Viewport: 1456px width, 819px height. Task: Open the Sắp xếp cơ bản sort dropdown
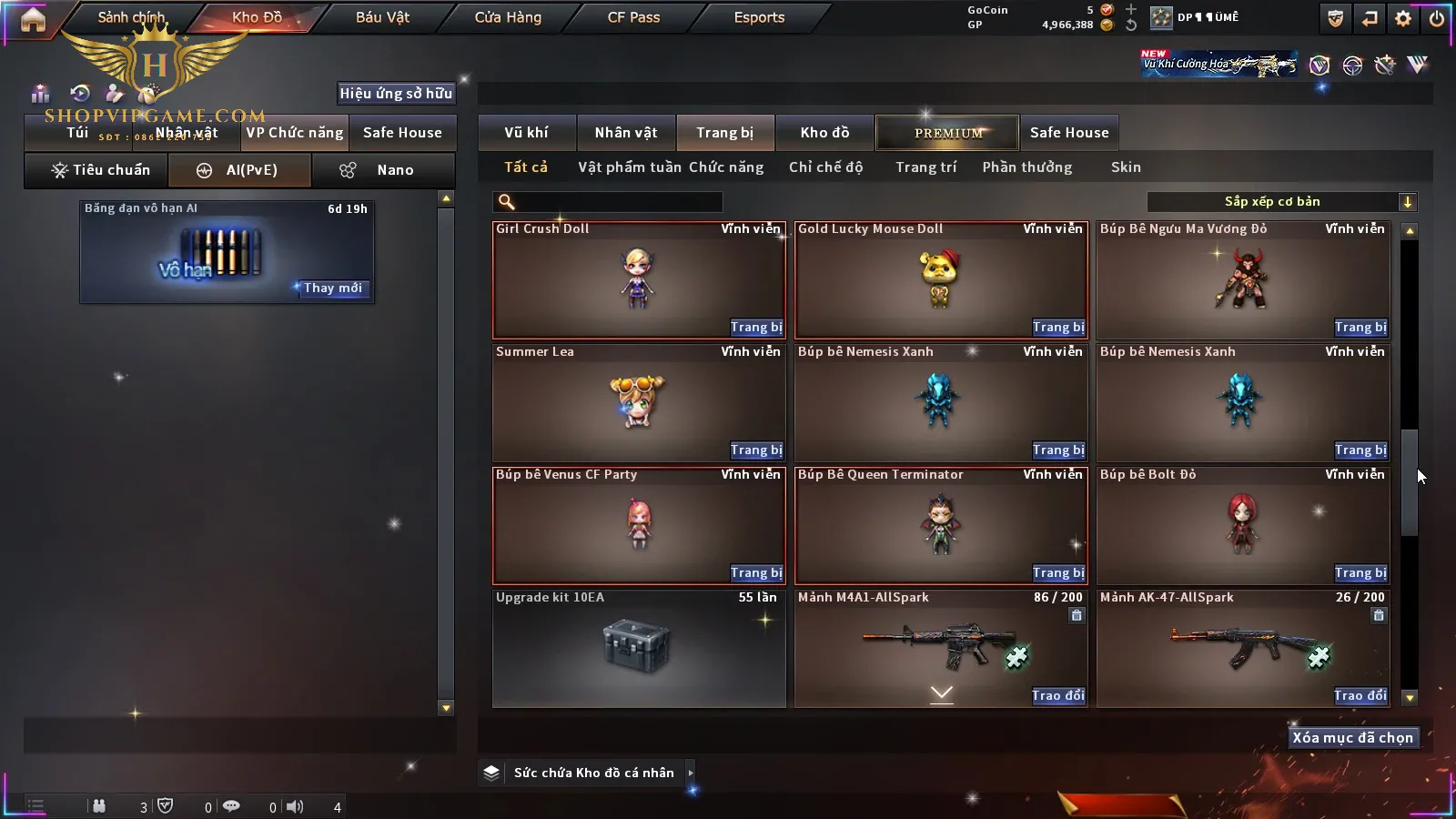[x=1281, y=202]
